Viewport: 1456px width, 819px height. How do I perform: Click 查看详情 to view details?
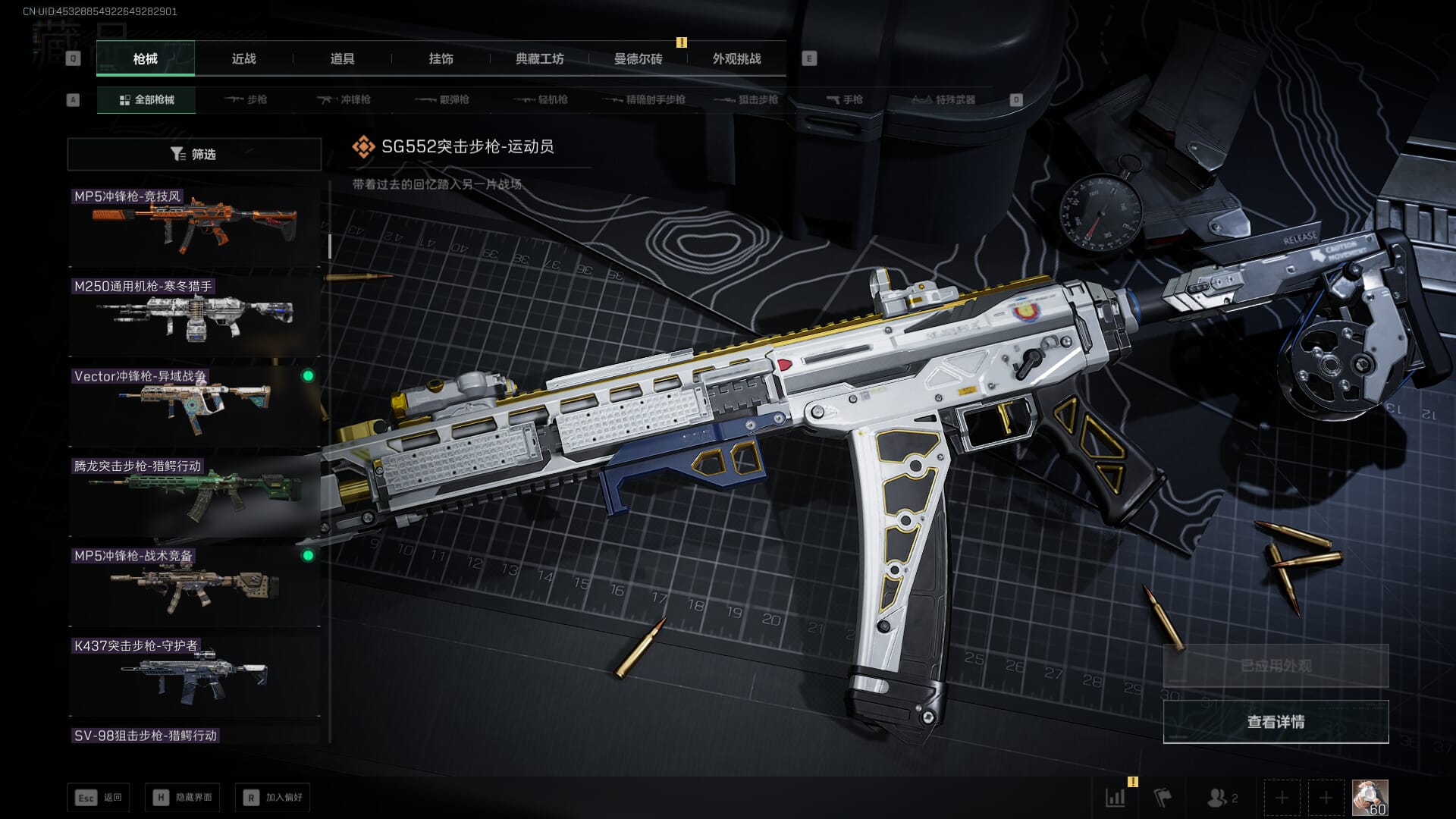tap(1276, 722)
